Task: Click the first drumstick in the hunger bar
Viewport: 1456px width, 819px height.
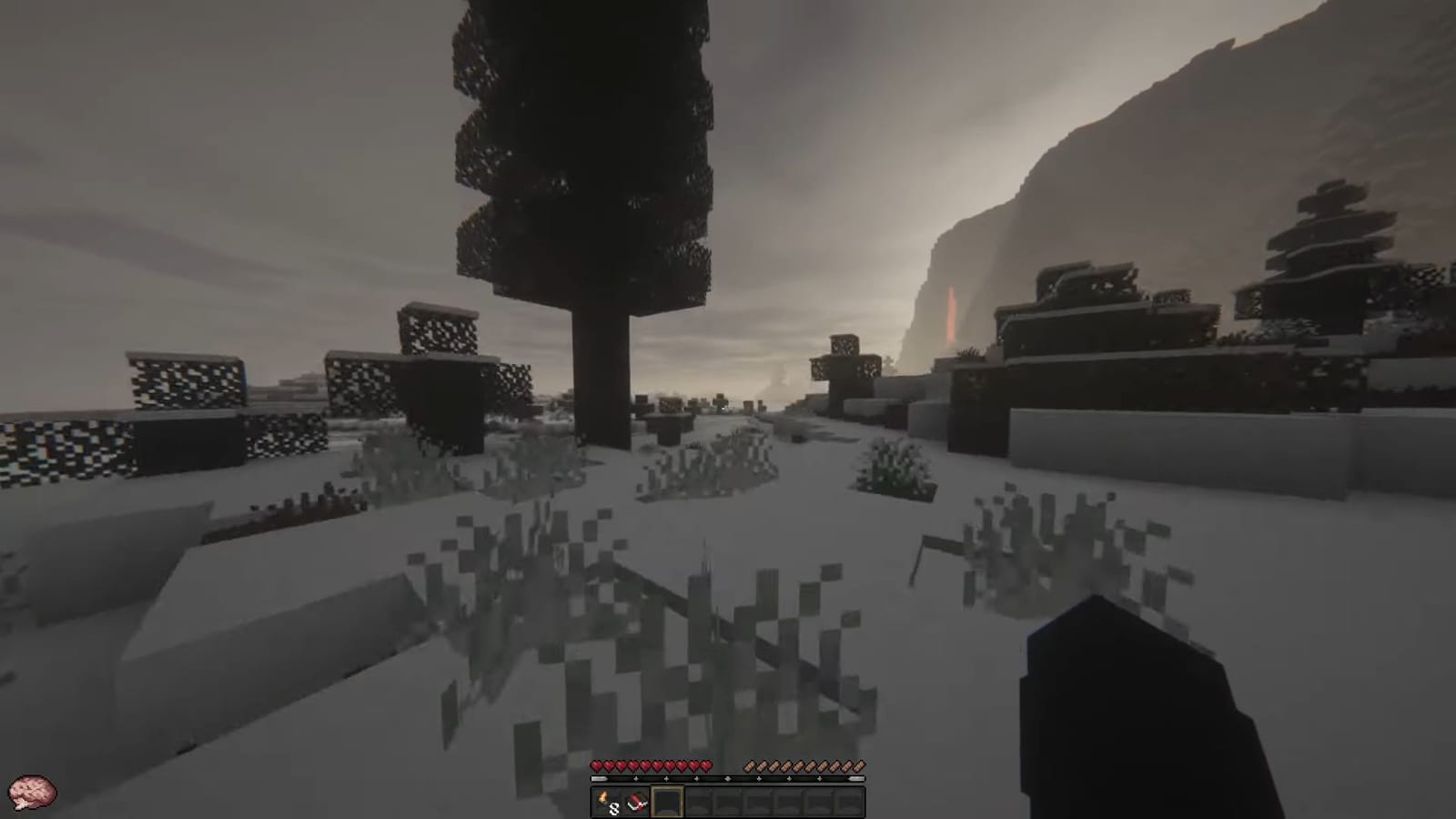Action: pyautogui.click(x=750, y=765)
